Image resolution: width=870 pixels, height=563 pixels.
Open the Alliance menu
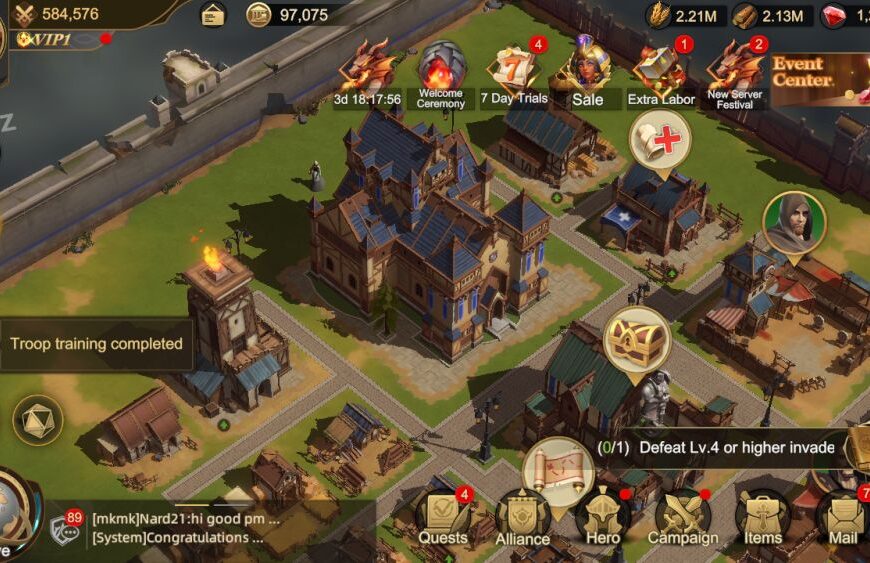(x=522, y=519)
